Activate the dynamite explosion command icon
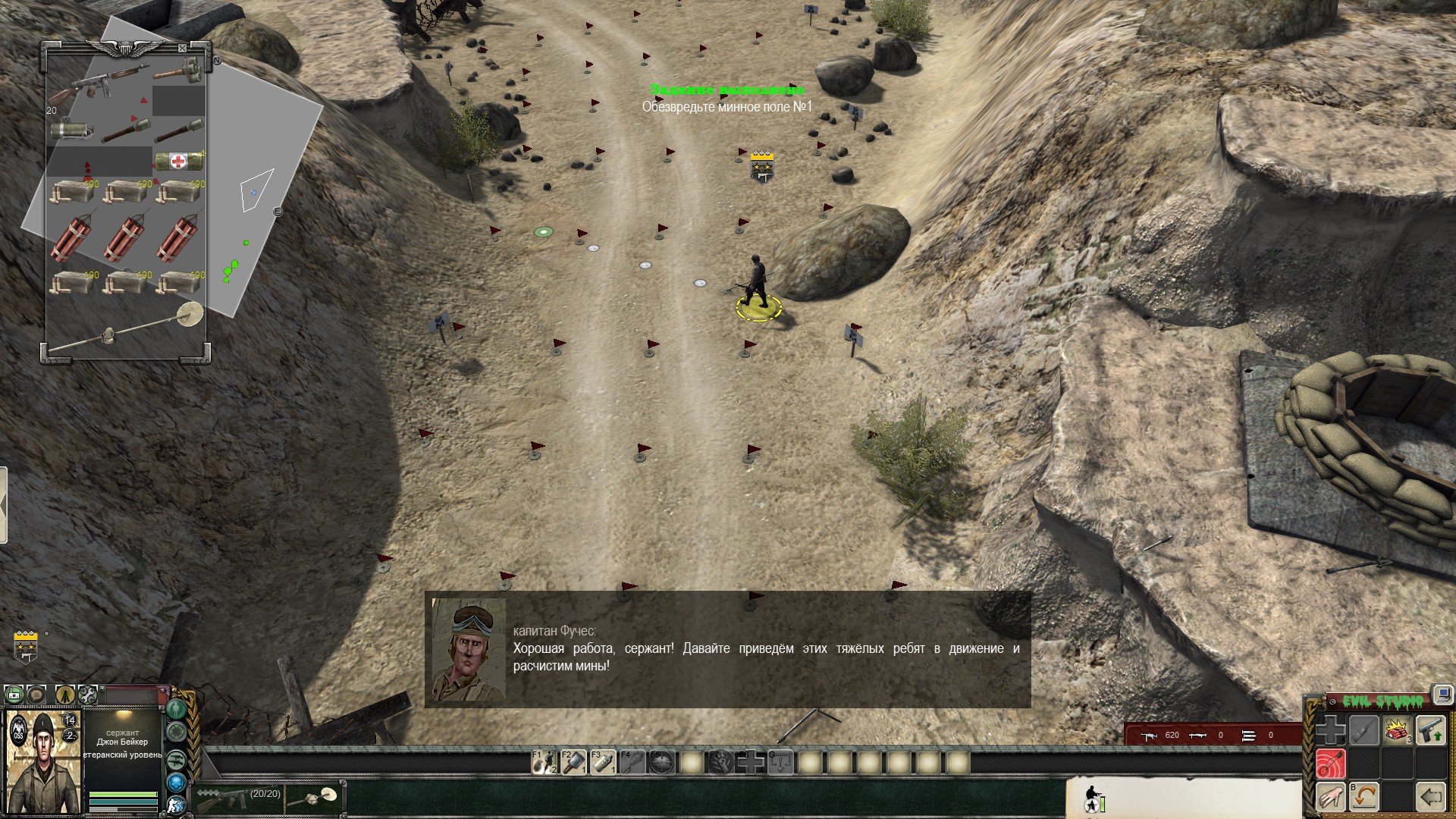This screenshot has height=819, width=1456. coord(1397,731)
